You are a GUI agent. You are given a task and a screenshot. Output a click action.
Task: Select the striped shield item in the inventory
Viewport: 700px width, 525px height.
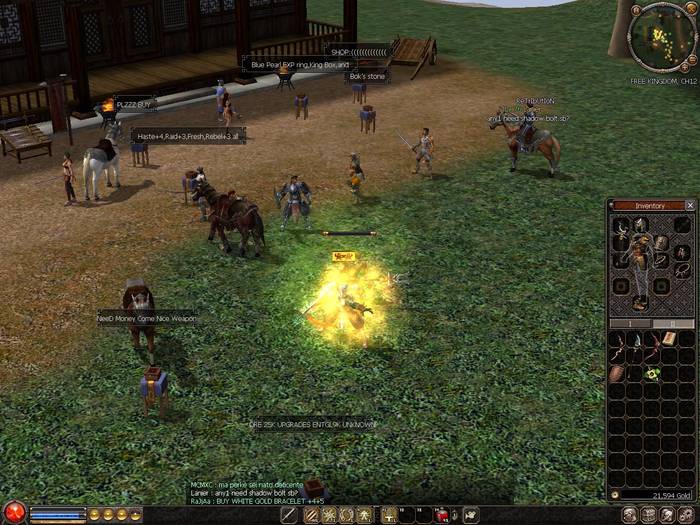(x=617, y=373)
